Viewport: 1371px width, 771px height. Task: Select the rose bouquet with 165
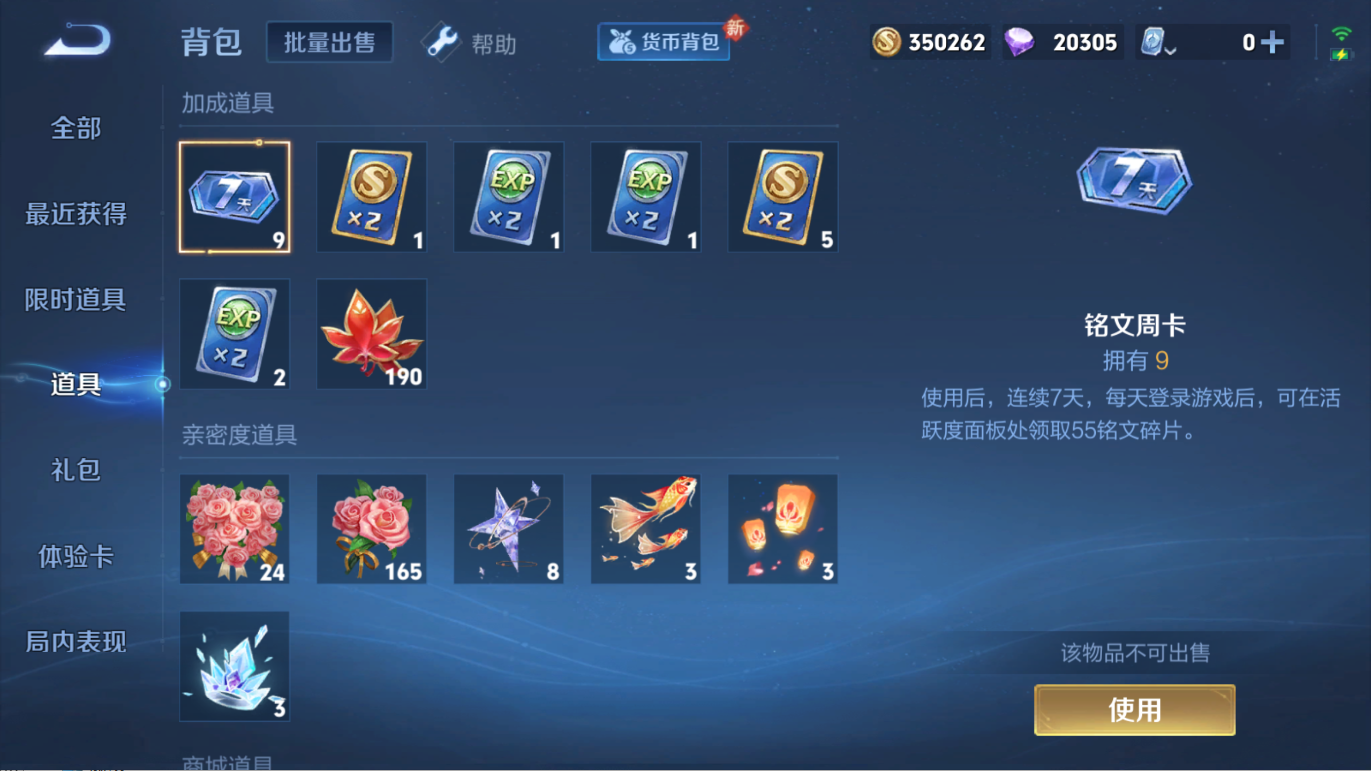[372, 529]
